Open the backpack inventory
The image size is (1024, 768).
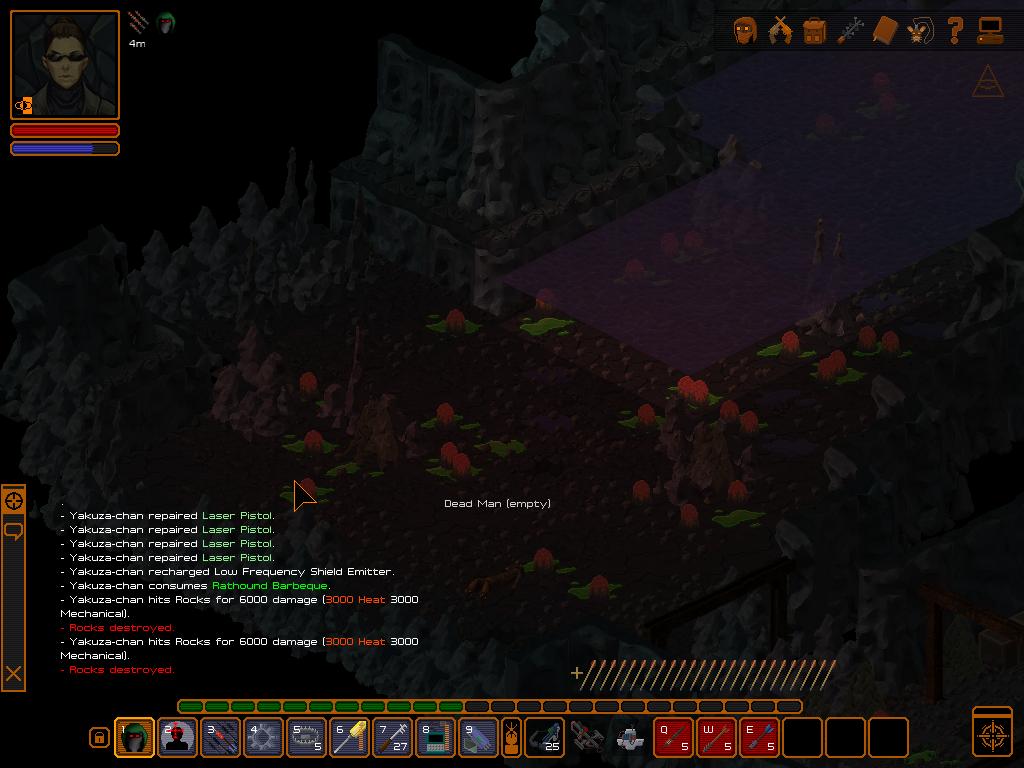814,31
